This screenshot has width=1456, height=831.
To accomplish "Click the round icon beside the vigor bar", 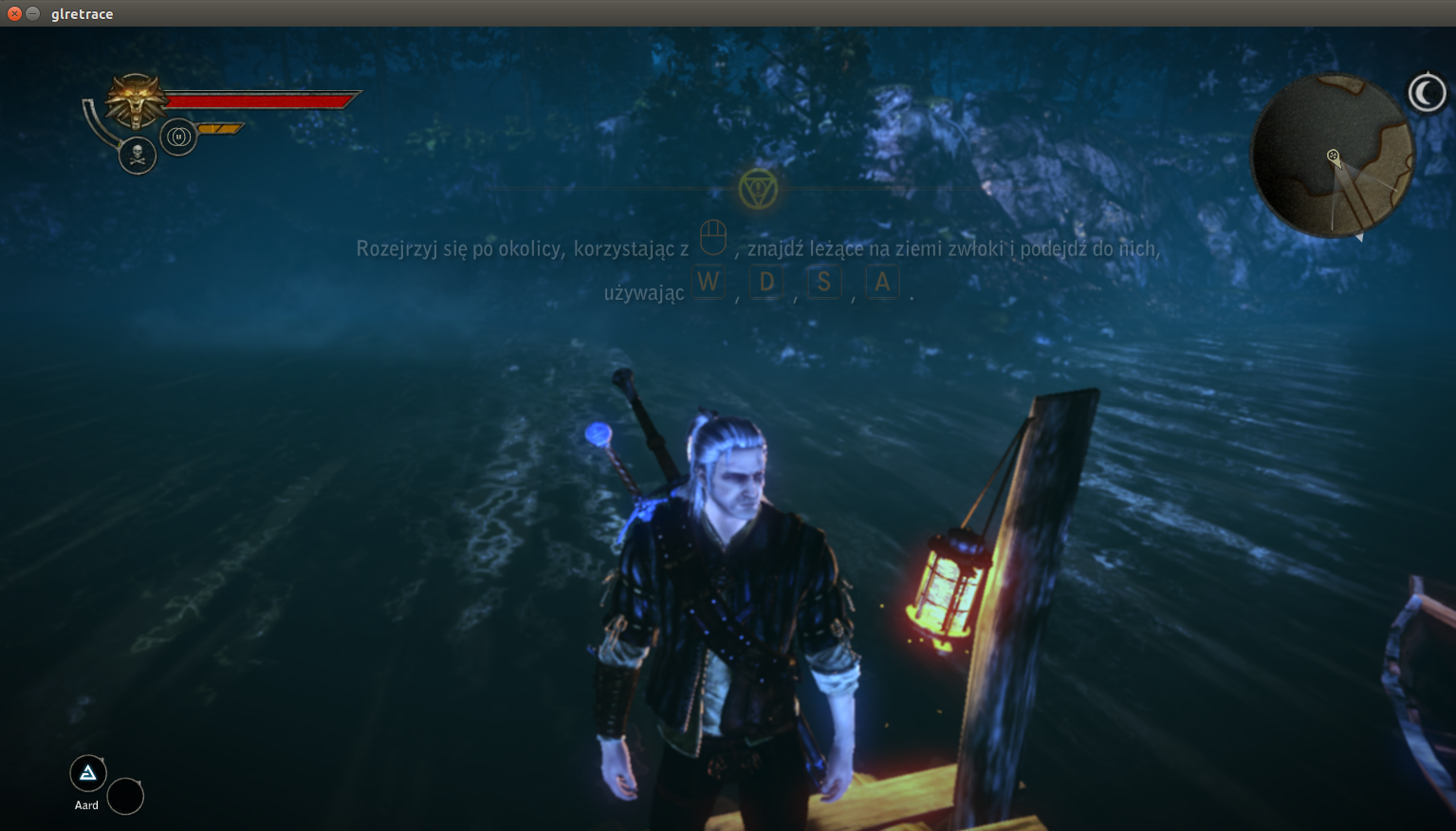I will tap(178, 137).
